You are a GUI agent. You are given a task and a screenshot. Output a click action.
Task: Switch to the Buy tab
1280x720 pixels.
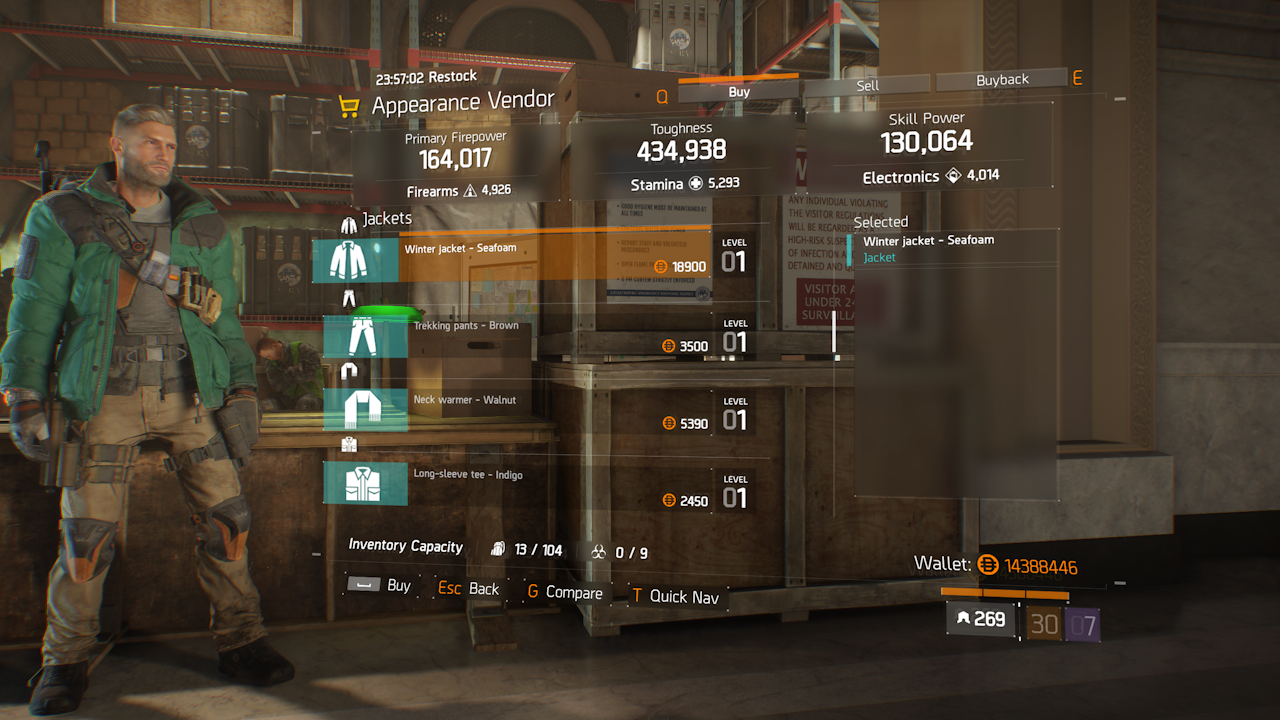tap(739, 92)
